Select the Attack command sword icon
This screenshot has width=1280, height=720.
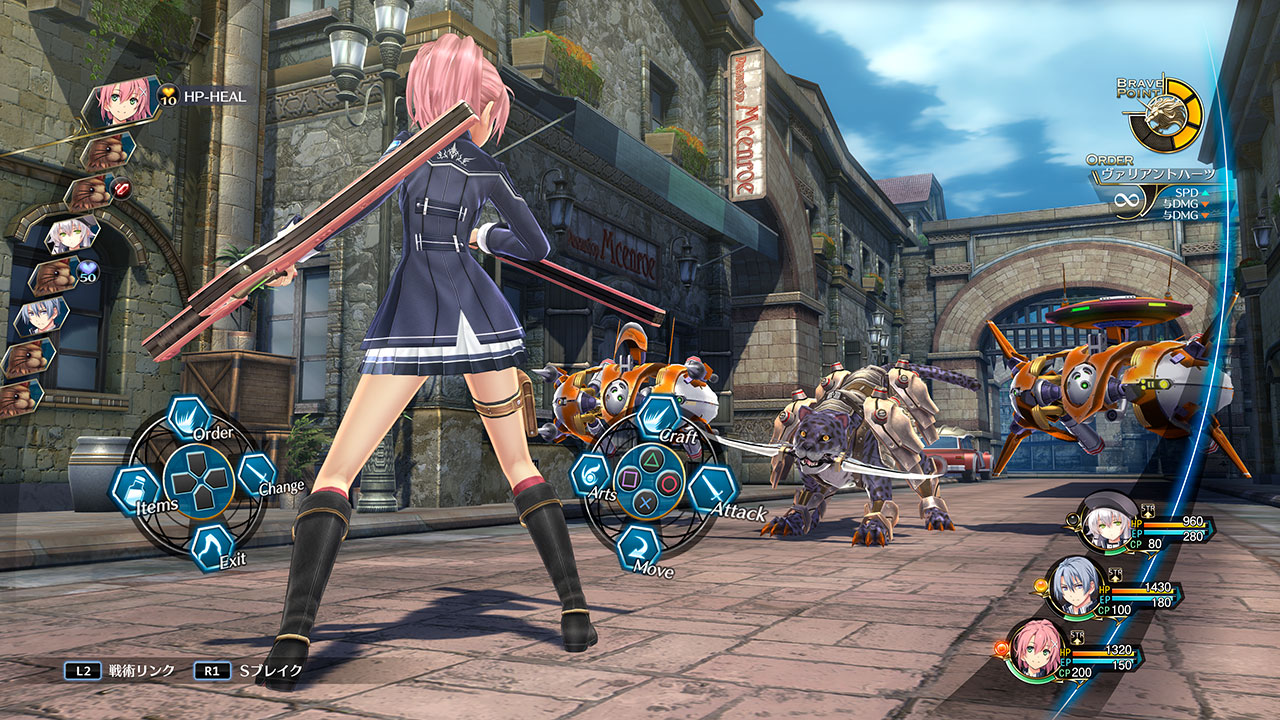click(714, 489)
